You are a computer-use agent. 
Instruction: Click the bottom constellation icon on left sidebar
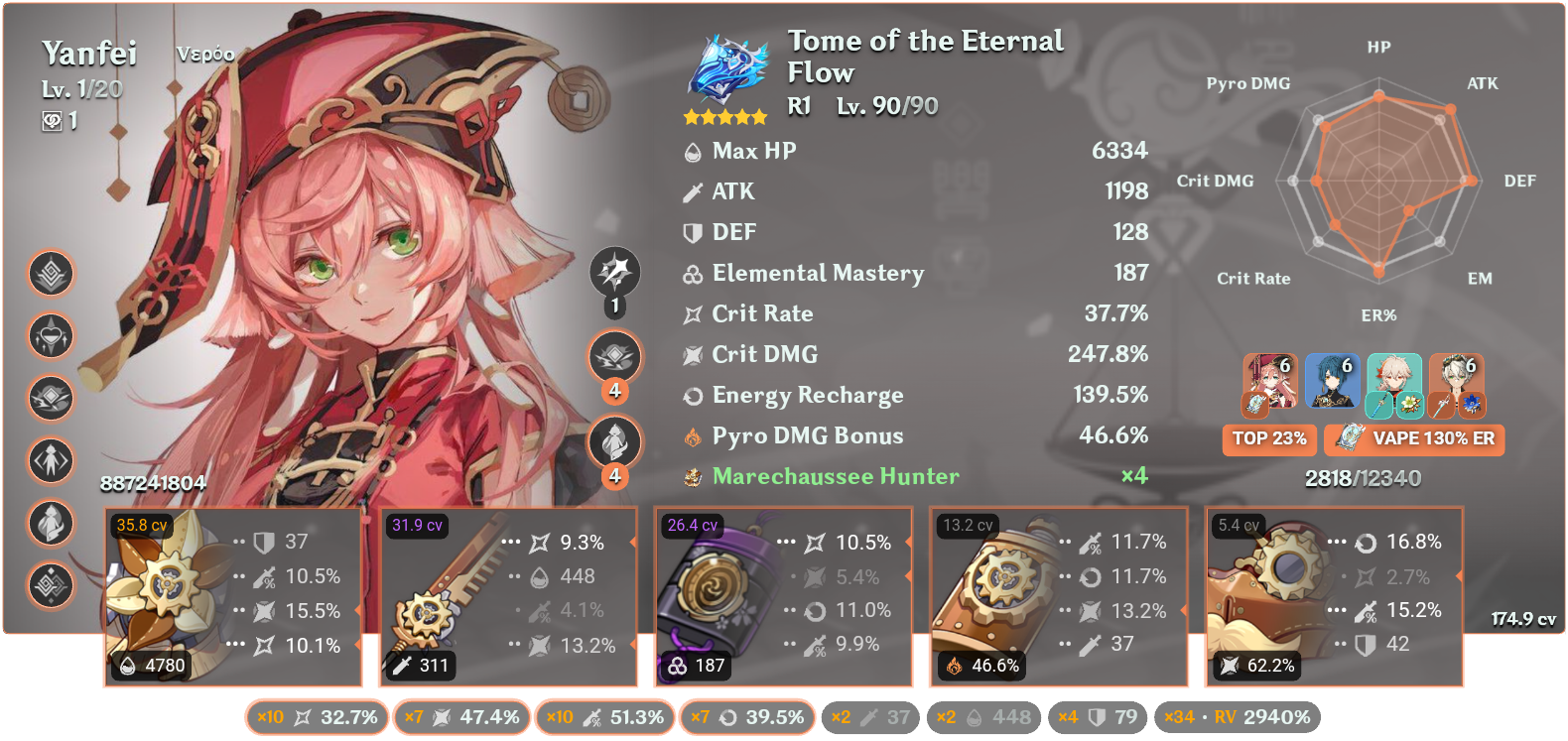(x=52, y=586)
